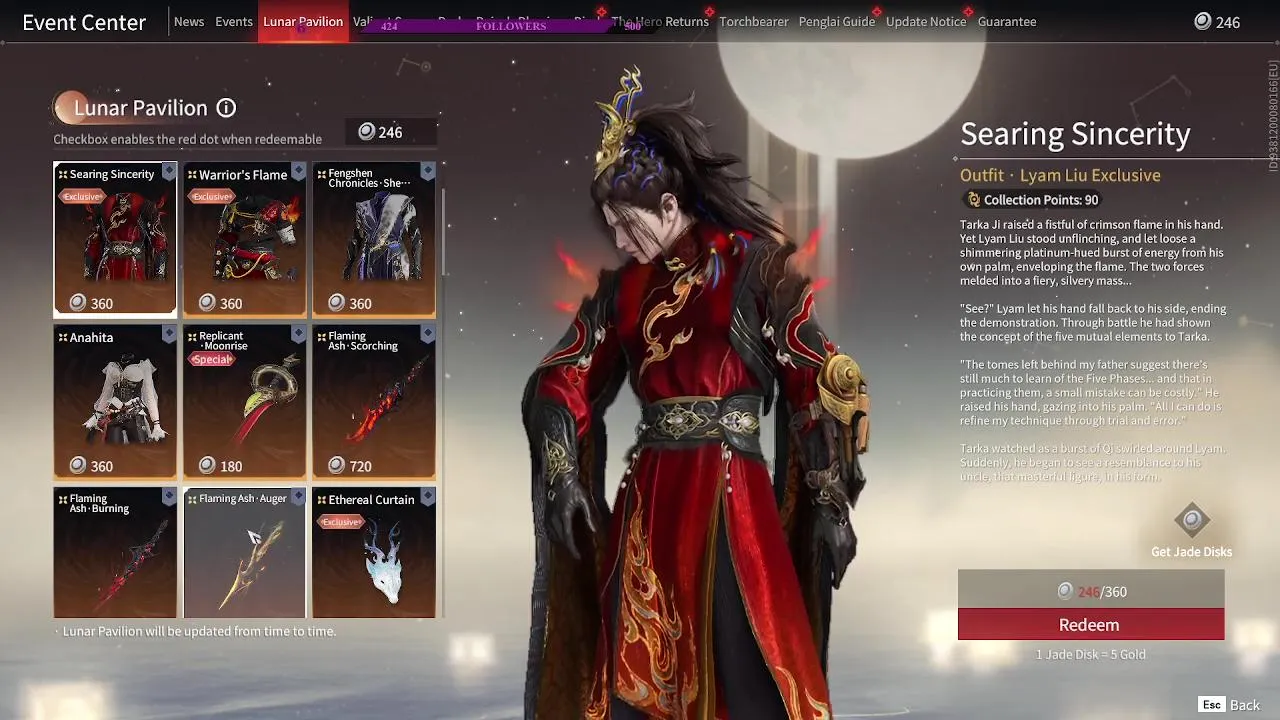Click the Get Jade Disks button
Screen dimensions: 1280x720
pos(1191,531)
